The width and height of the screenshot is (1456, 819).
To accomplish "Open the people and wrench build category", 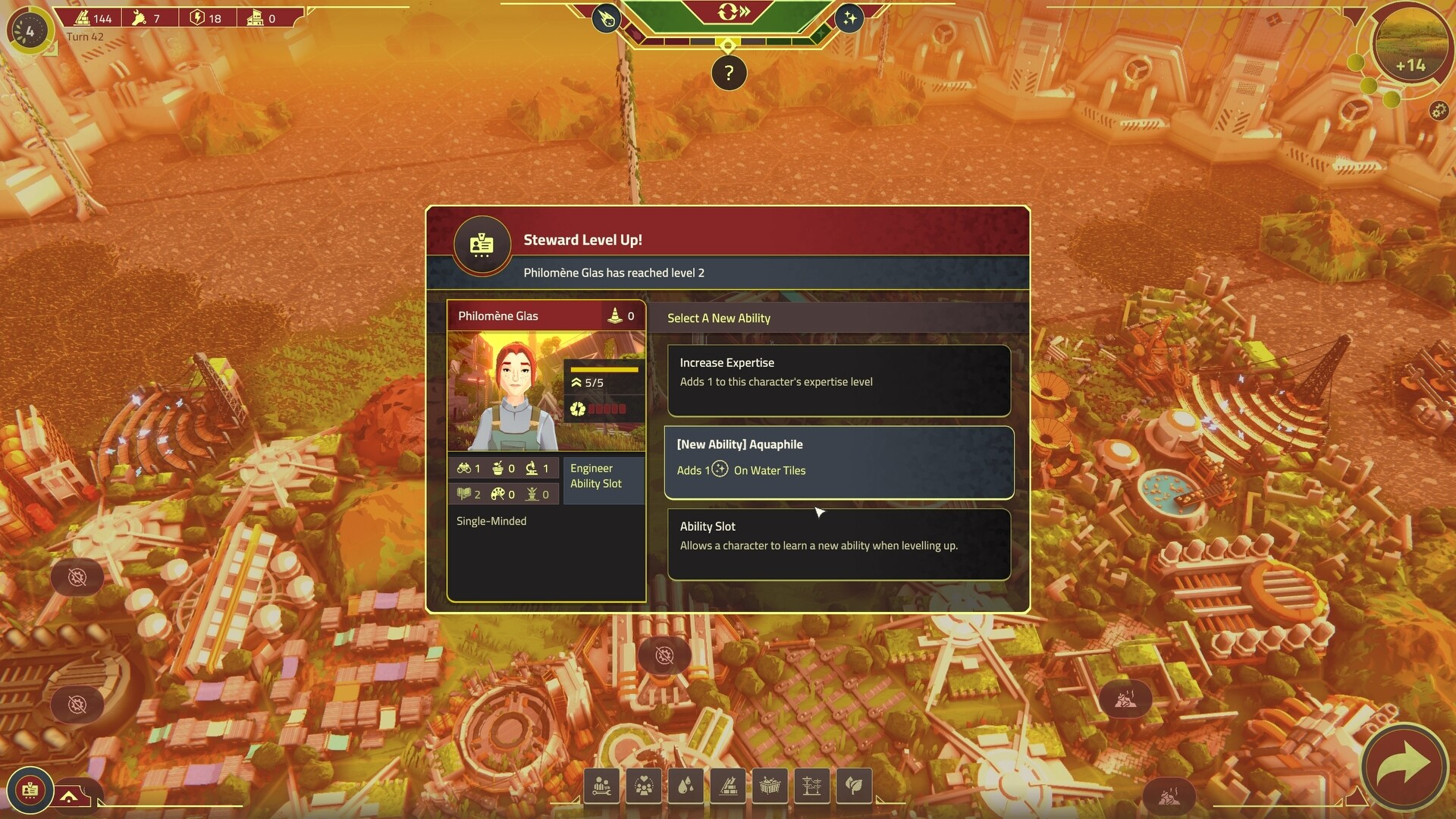I will coord(602,786).
